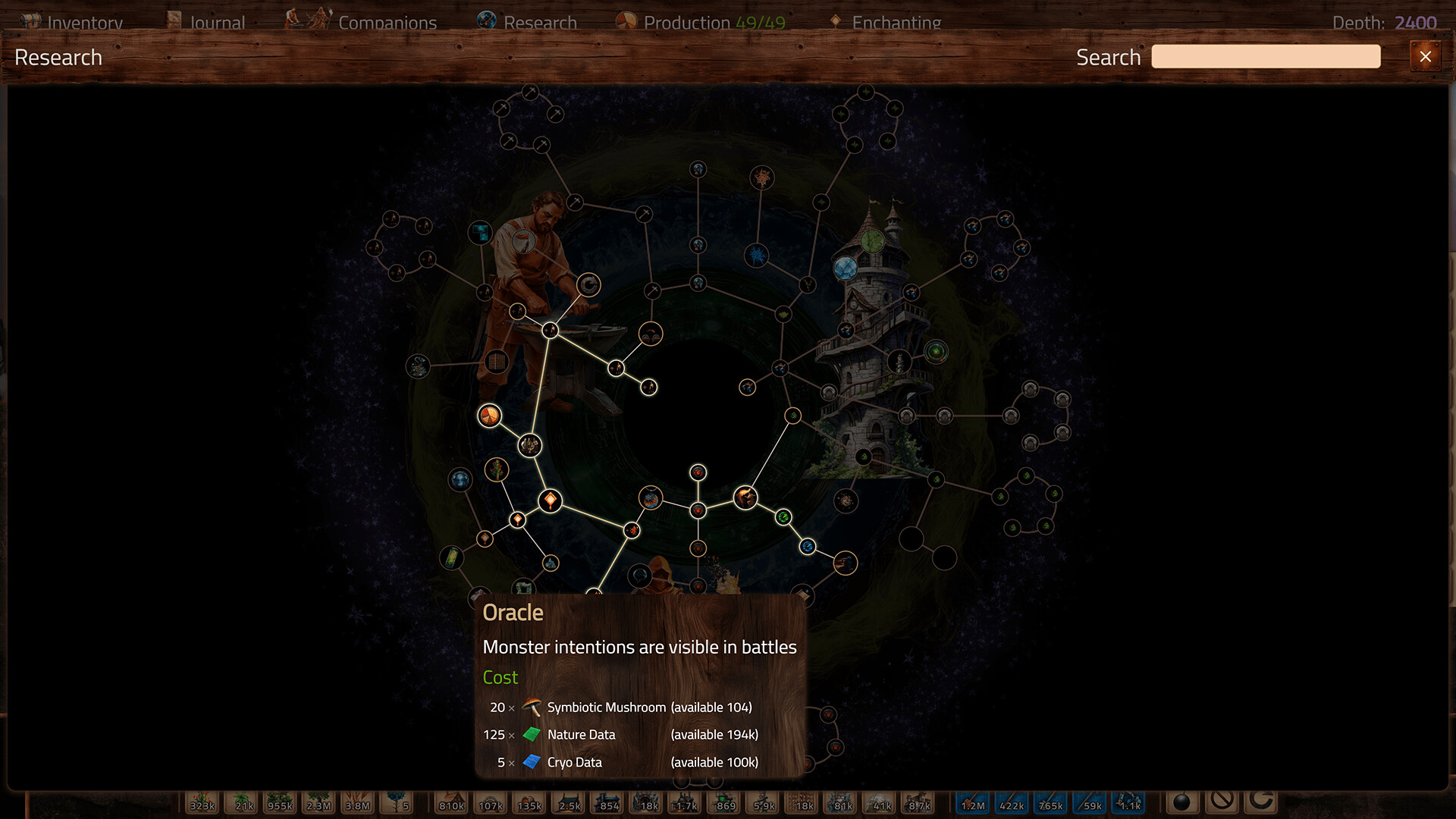
Task: Choose the pointing hand research node
Action: tap(845, 563)
